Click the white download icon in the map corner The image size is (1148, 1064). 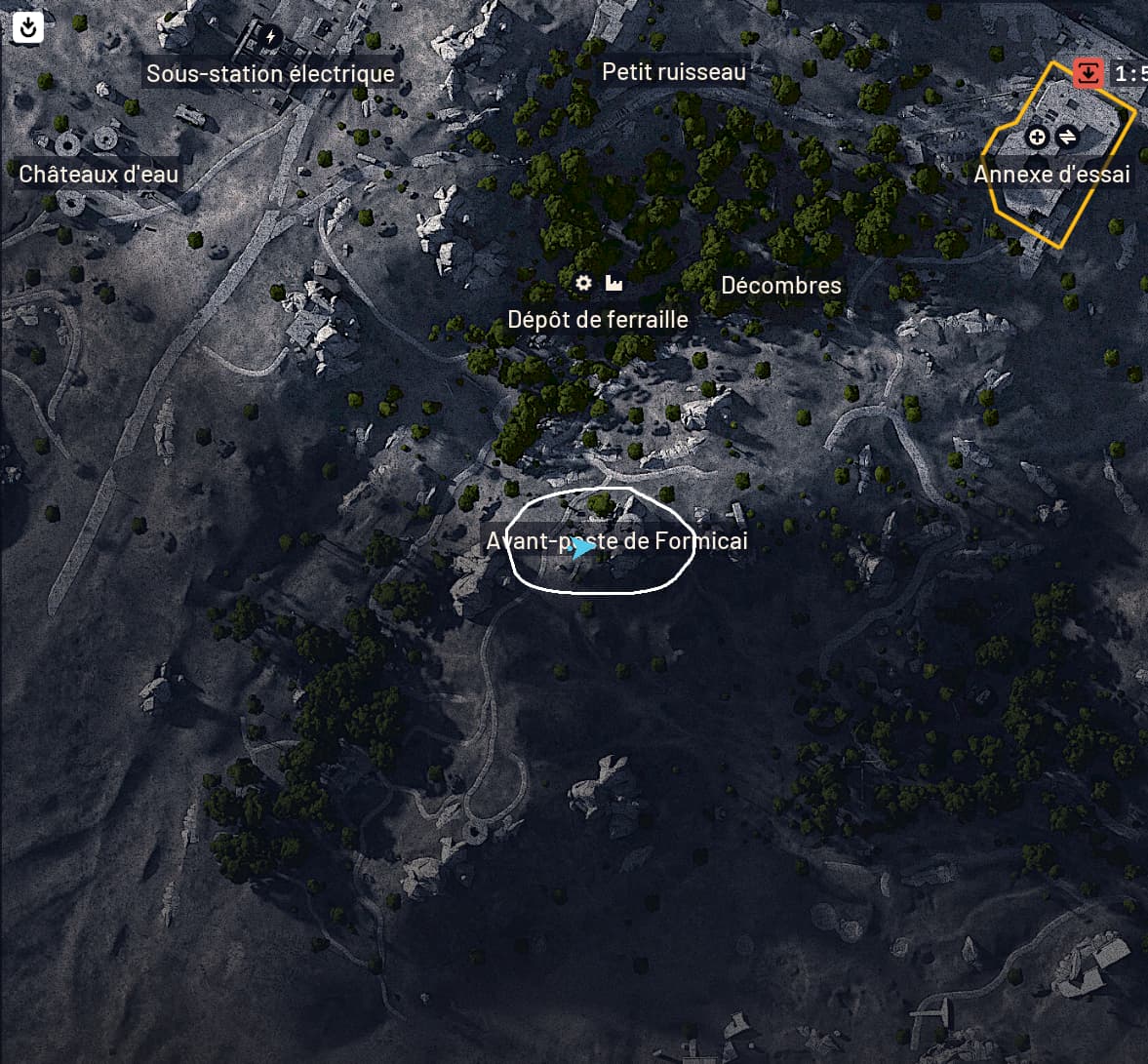[28, 27]
